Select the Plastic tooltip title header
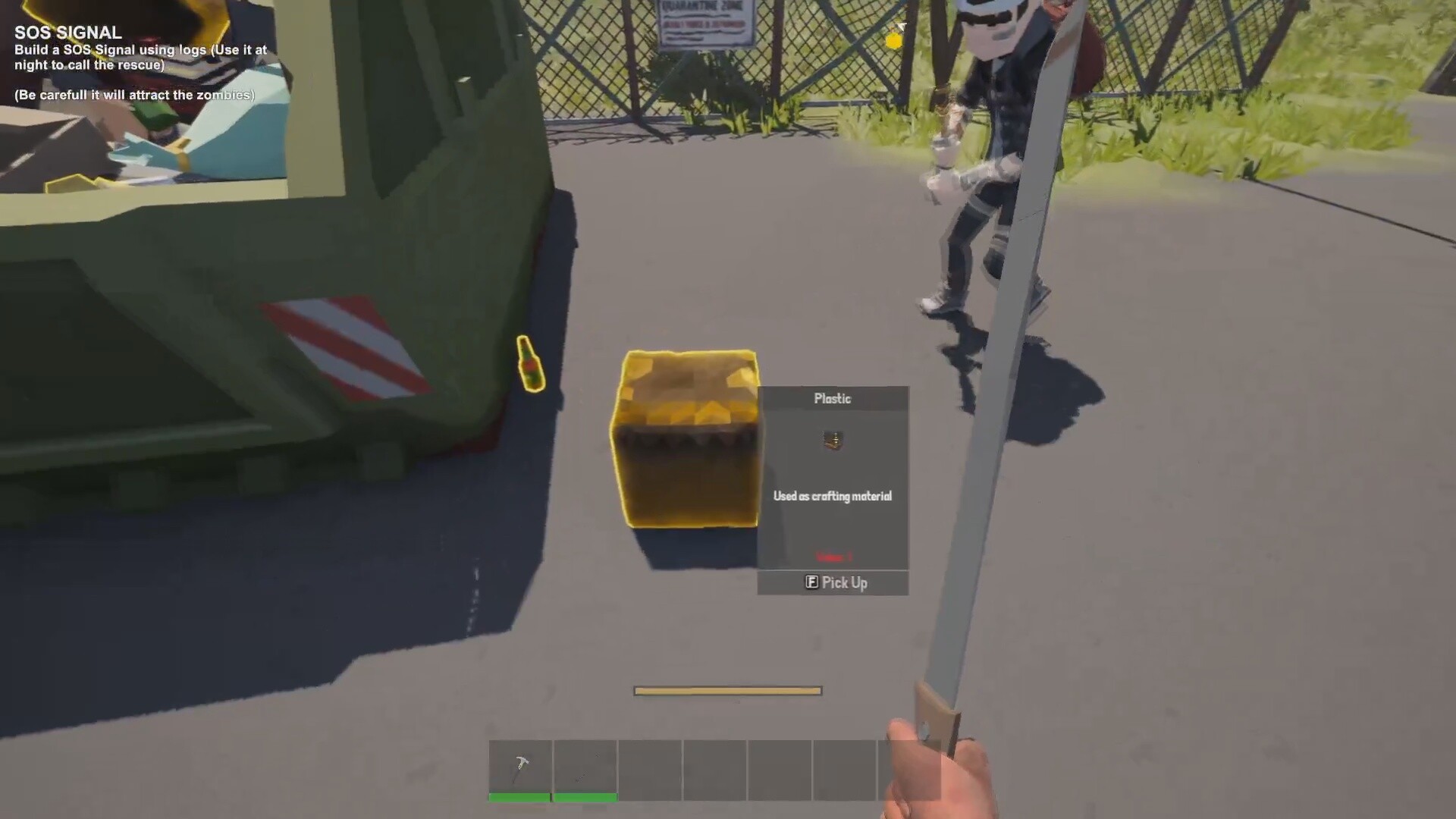The width and height of the screenshot is (1456, 819). point(832,398)
